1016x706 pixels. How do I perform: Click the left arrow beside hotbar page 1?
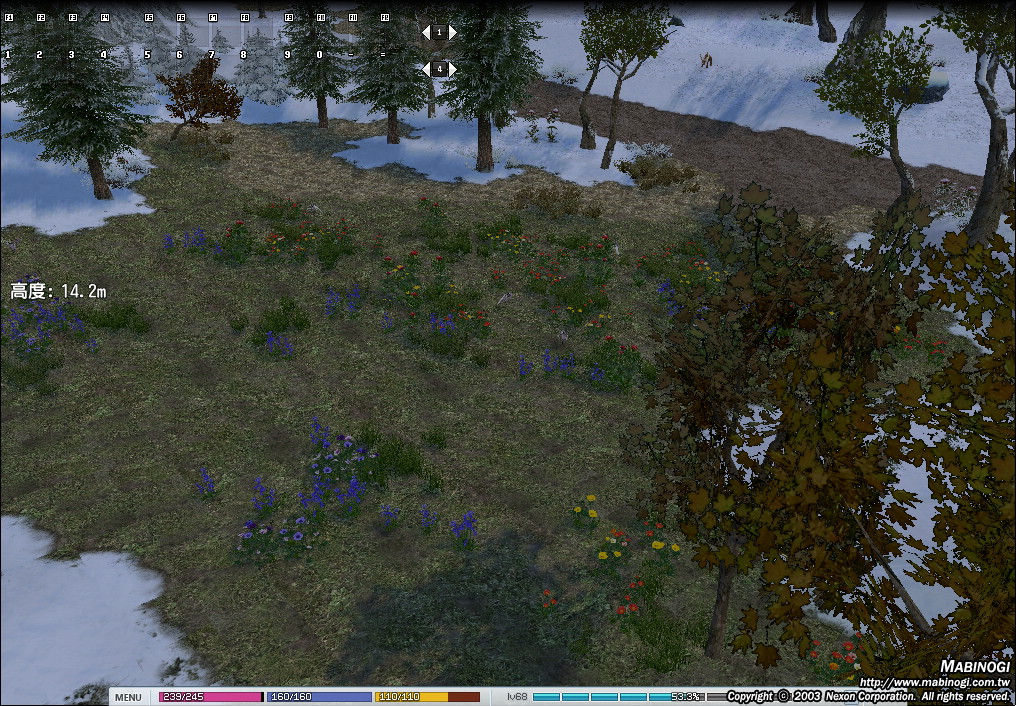tap(426, 33)
